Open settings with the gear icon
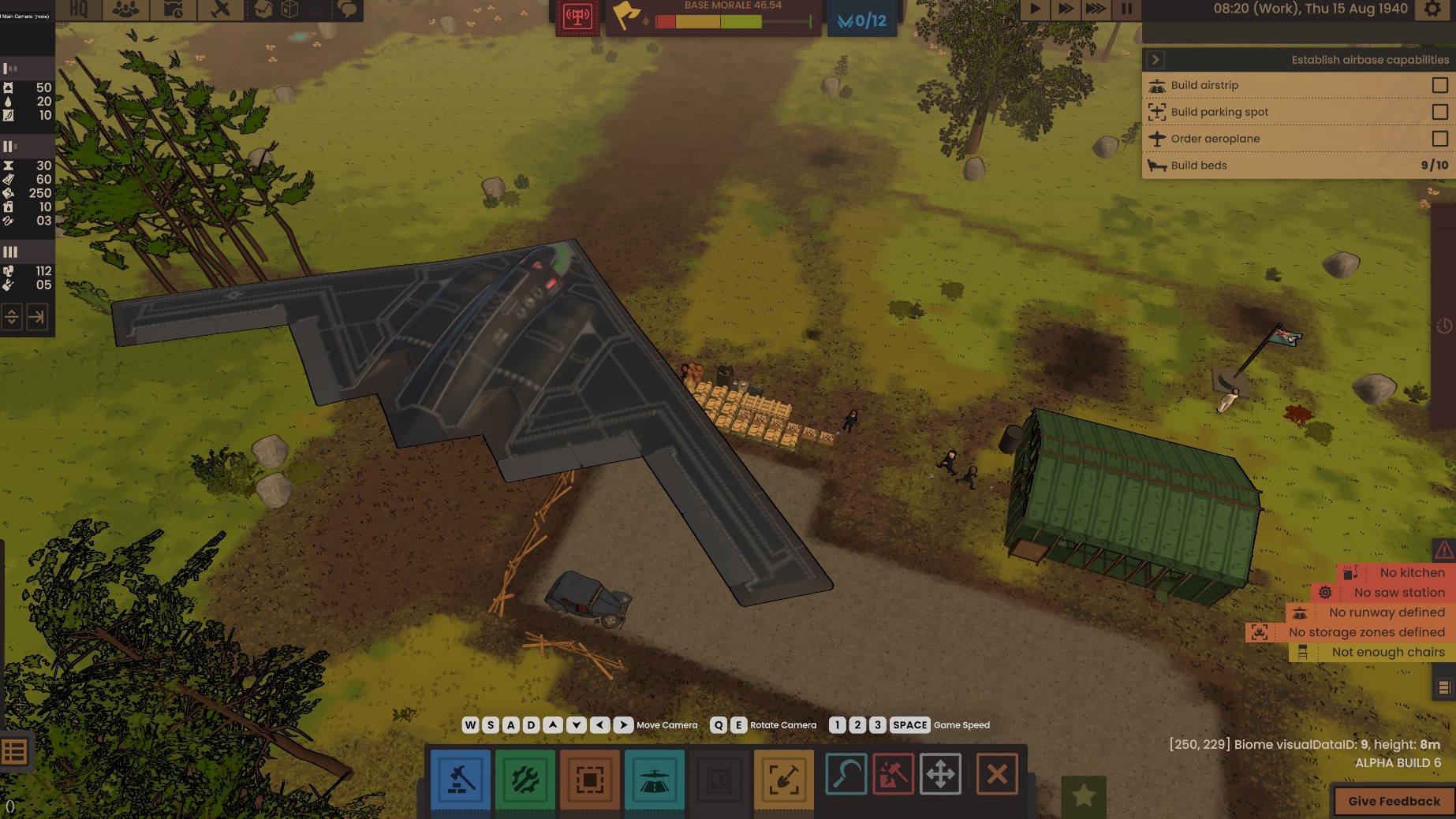This screenshot has height=819, width=1456. (1432, 9)
